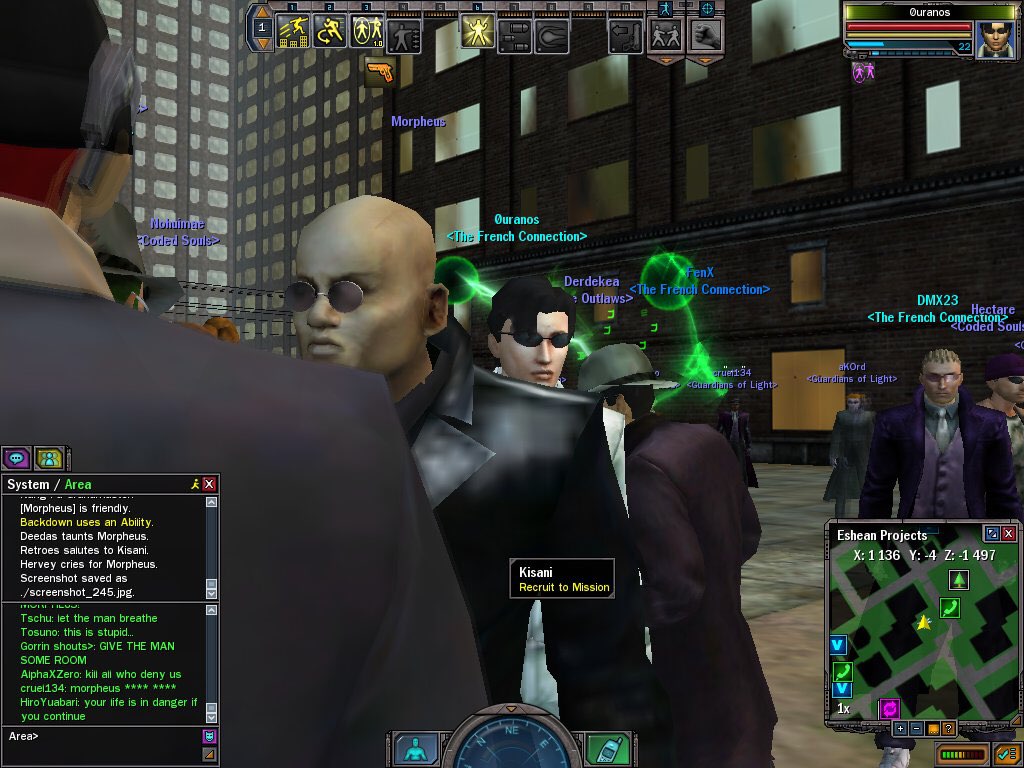Use the evade running-figure ability in slot 2
The height and width of the screenshot is (768, 1024).
pyautogui.click(x=330, y=33)
